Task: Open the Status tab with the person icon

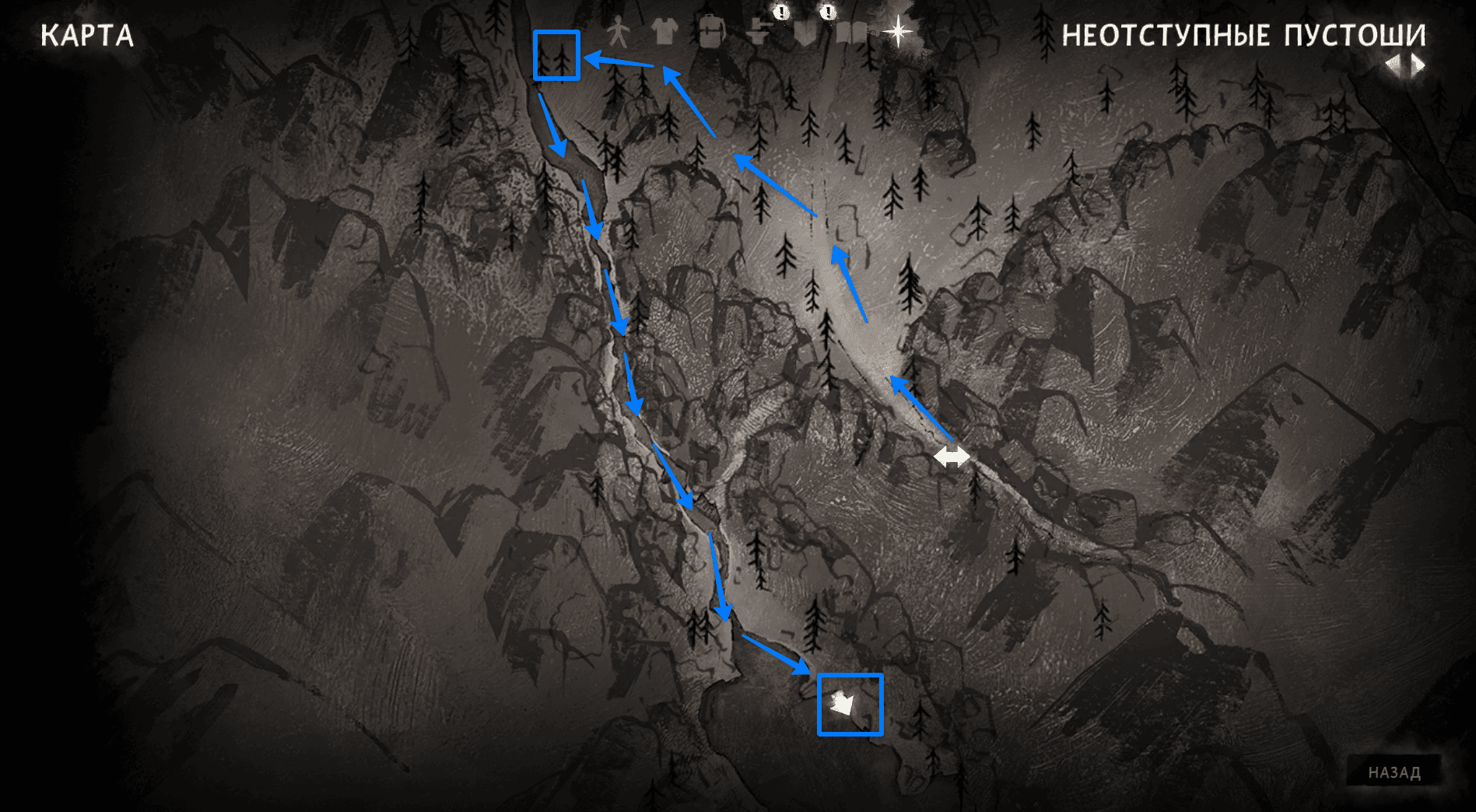Action: click(x=619, y=33)
